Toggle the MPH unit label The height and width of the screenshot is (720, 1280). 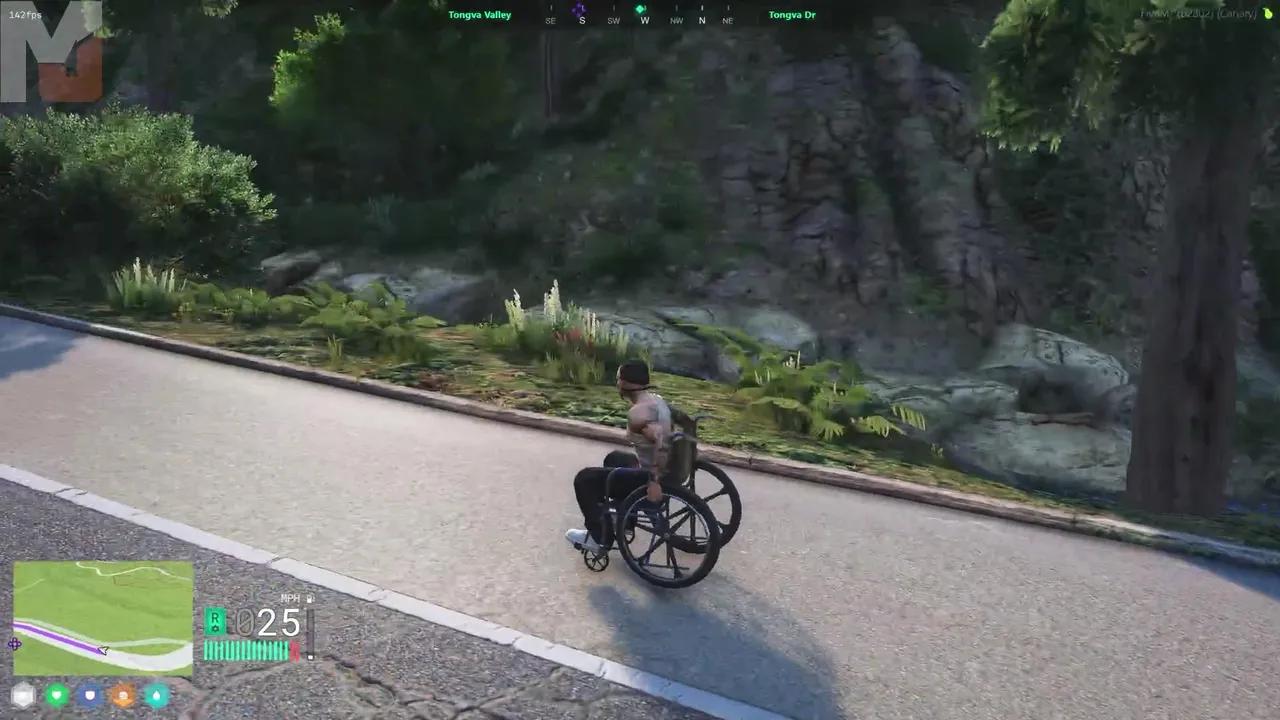click(x=289, y=597)
